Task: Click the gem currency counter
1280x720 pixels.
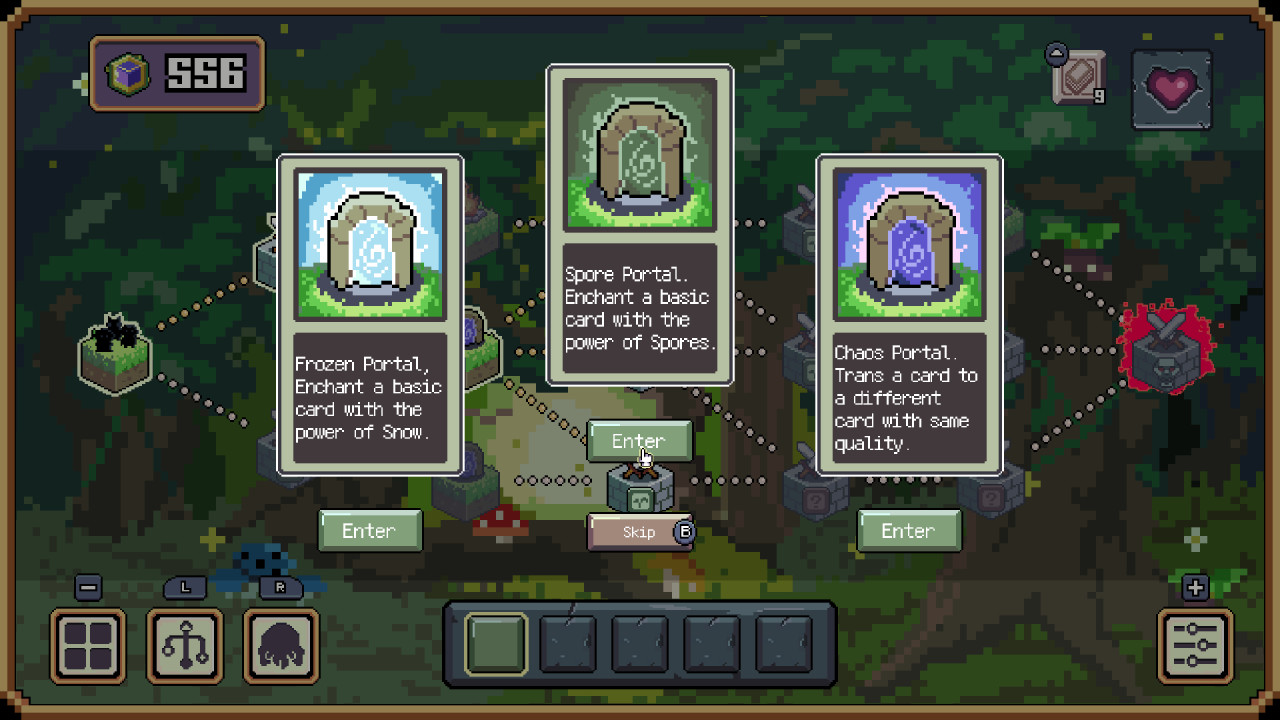Action: click(176, 75)
